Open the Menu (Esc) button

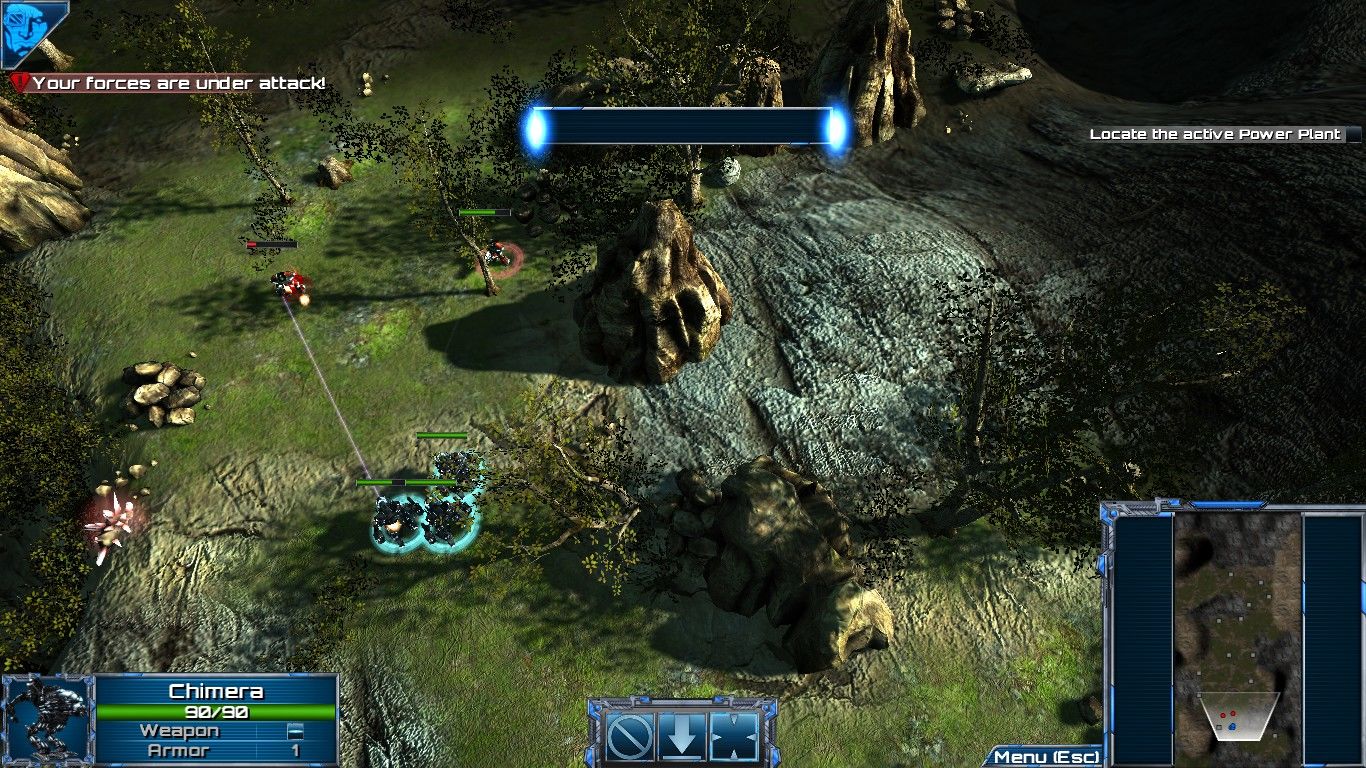[1046, 757]
